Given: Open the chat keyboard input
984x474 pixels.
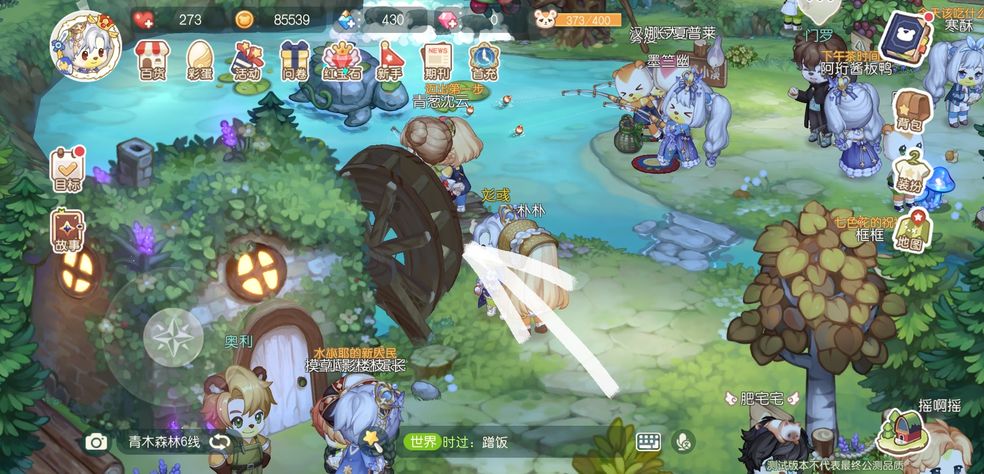Looking at the screenshot, I should click(x=648, y=441).
